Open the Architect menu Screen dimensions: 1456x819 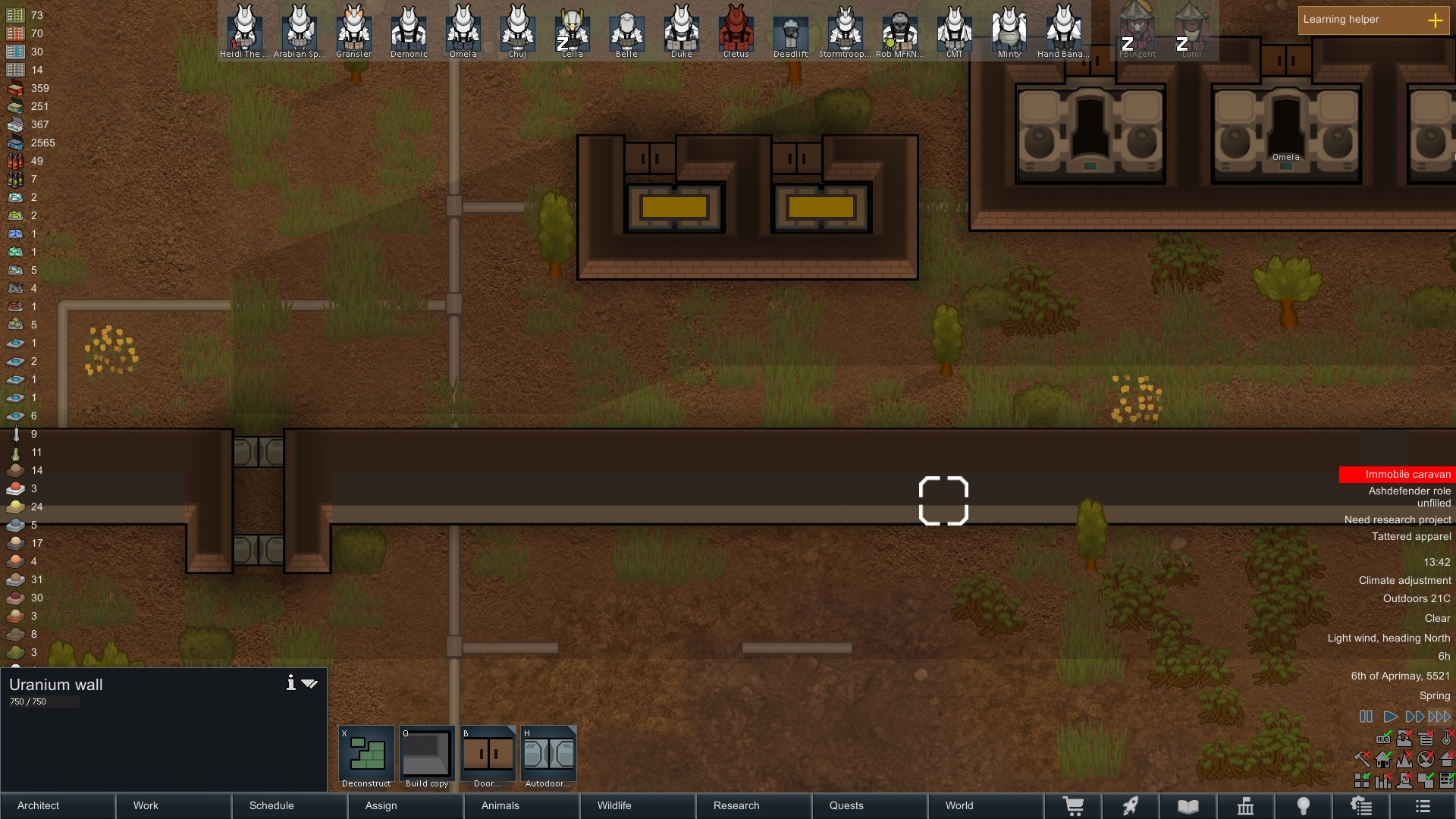(58, 805)
